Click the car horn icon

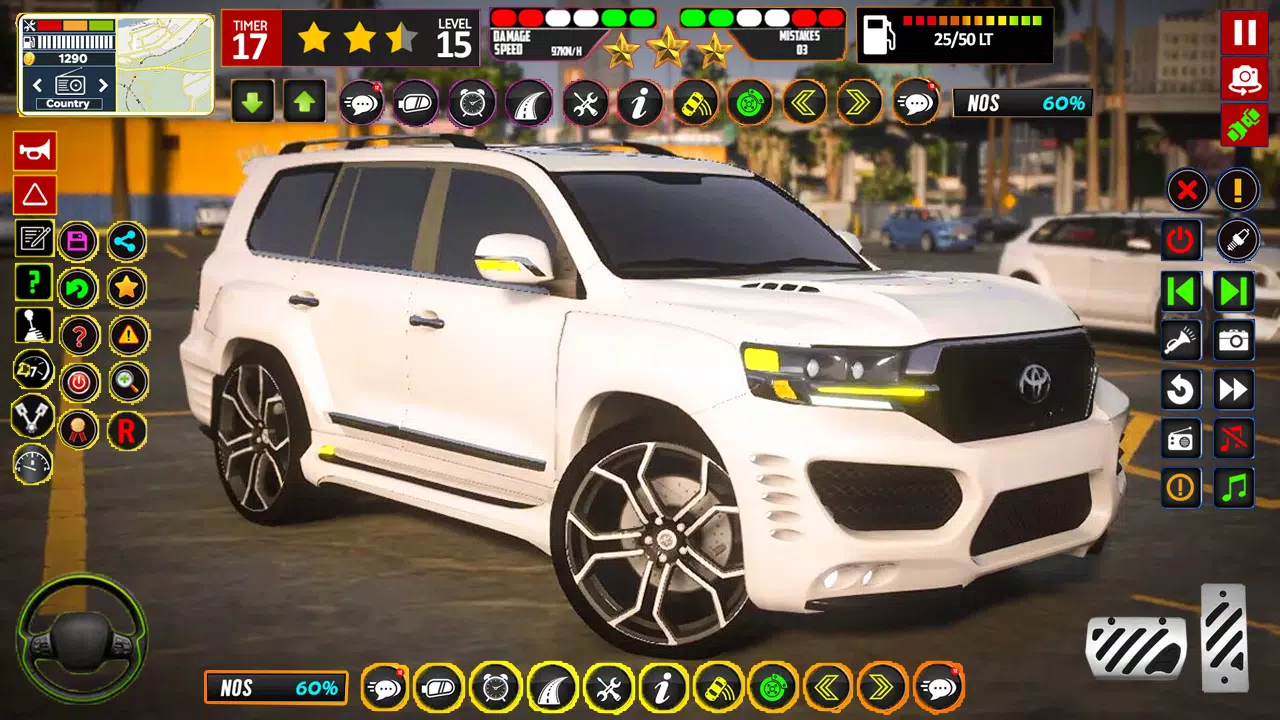click(33, 151)
